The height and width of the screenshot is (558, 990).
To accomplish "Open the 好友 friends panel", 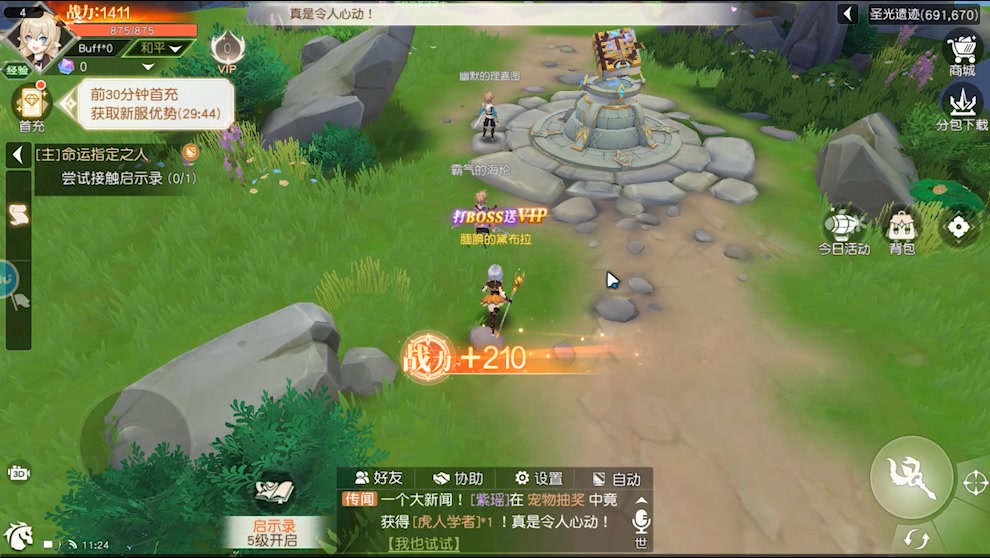I will [379, 479].
